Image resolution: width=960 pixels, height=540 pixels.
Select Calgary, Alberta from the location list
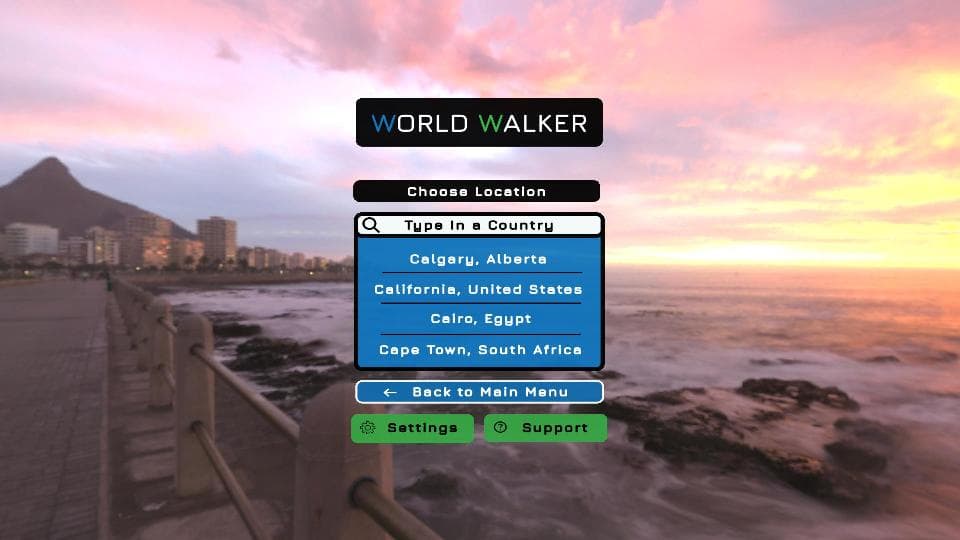(479, 259)
